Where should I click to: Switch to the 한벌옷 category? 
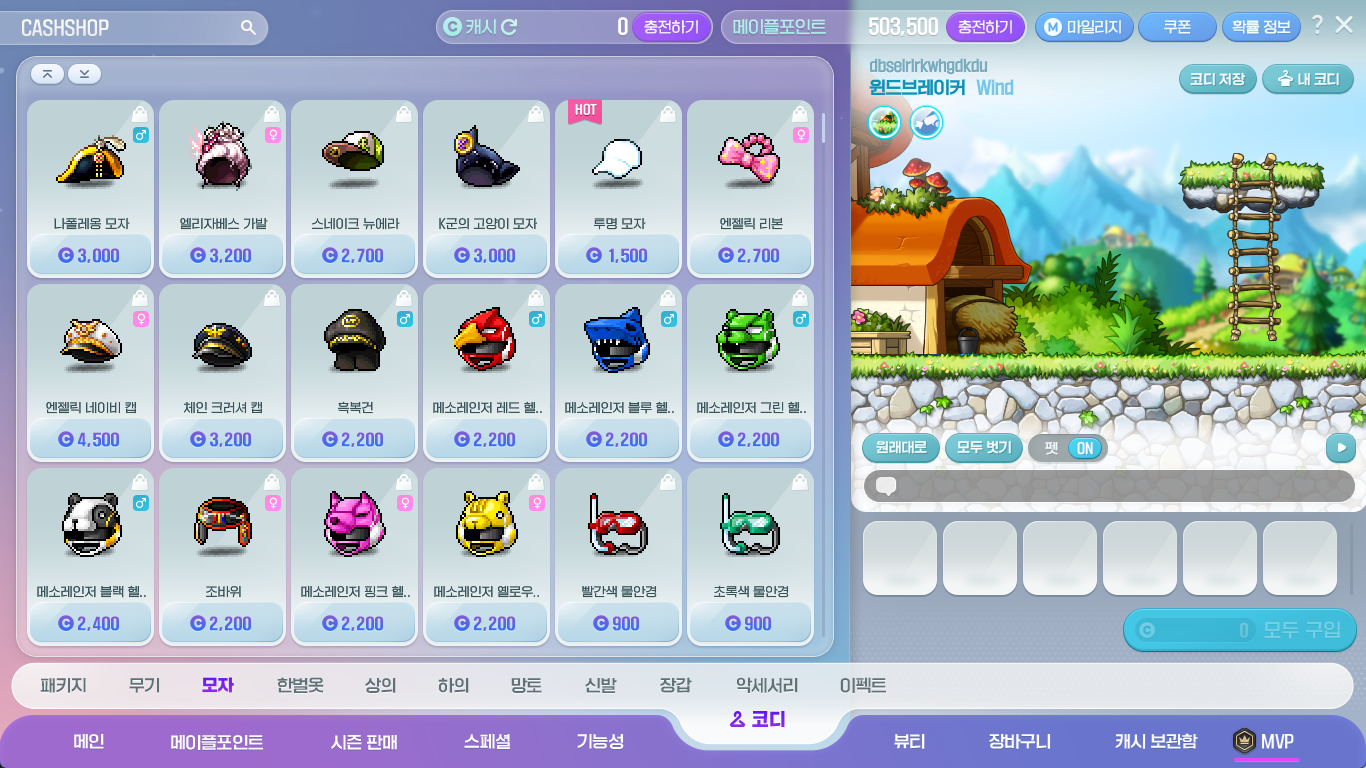click(300, 685)
